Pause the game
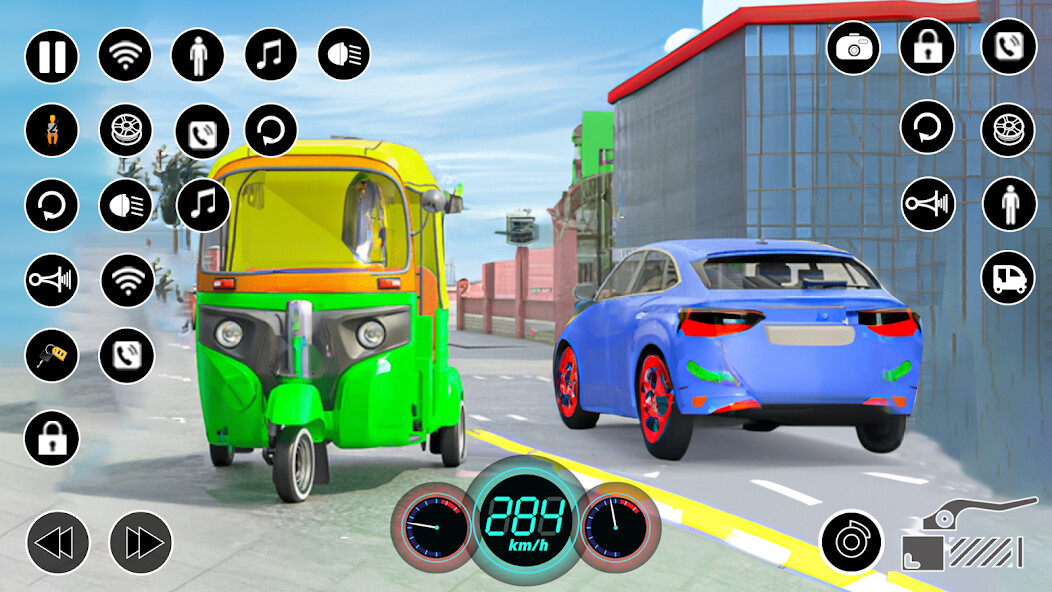This screenshot has height=592, width=1052. point(52,55)
